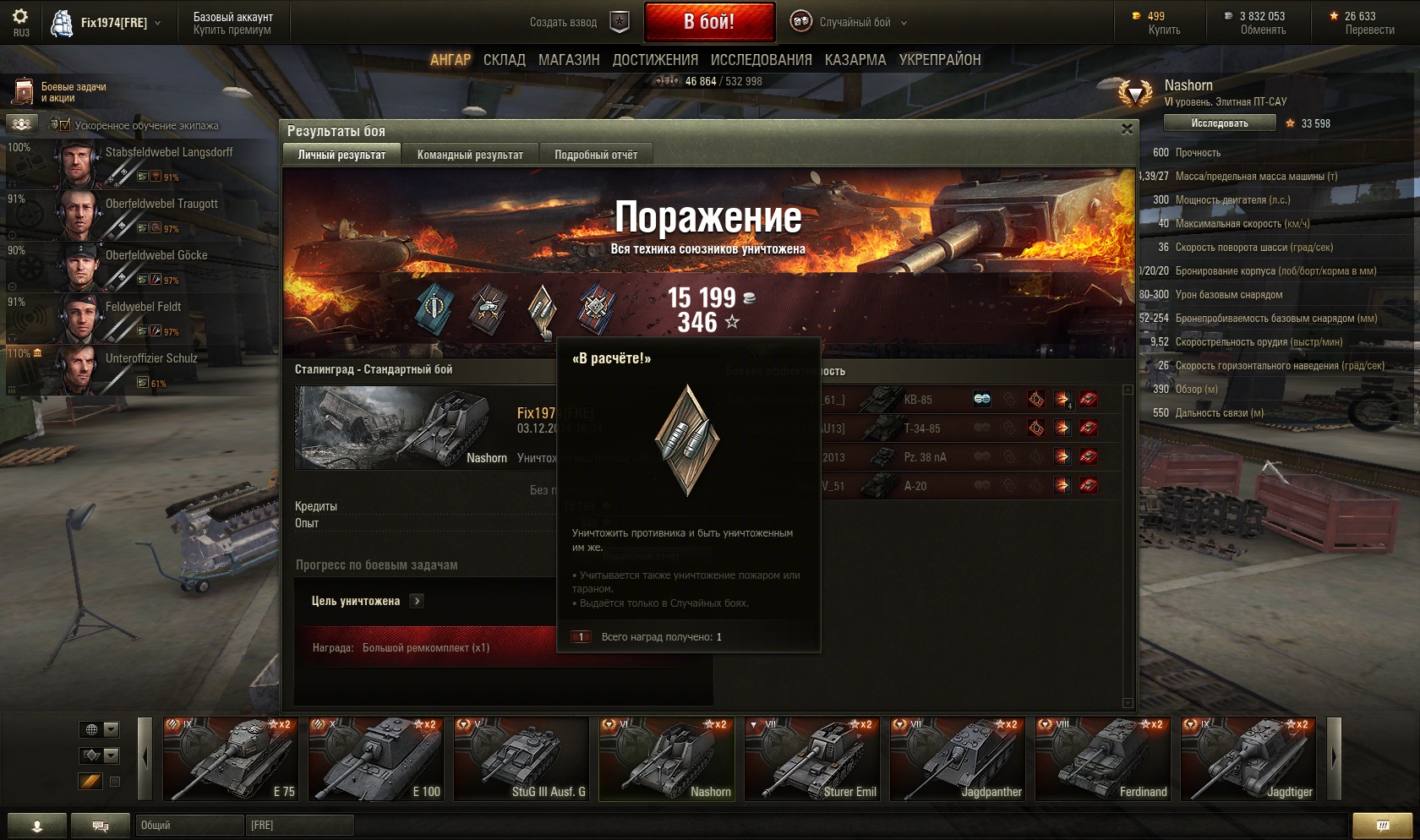Pick the StuG III Ausf. G

521,758
